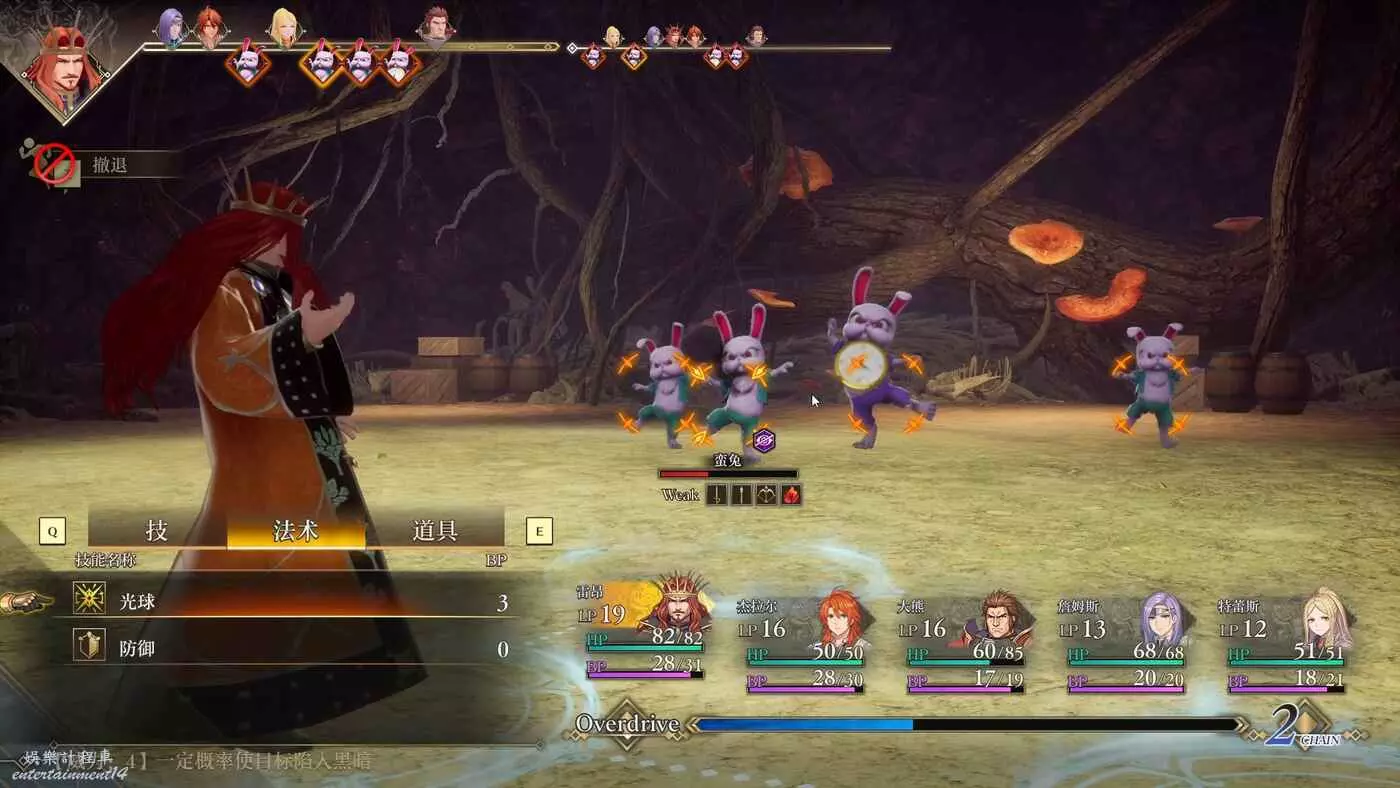The height and width of the screenshot is (788, 1400).
Task: Click the 撤退 (Retreat) button
Action: 109,165
